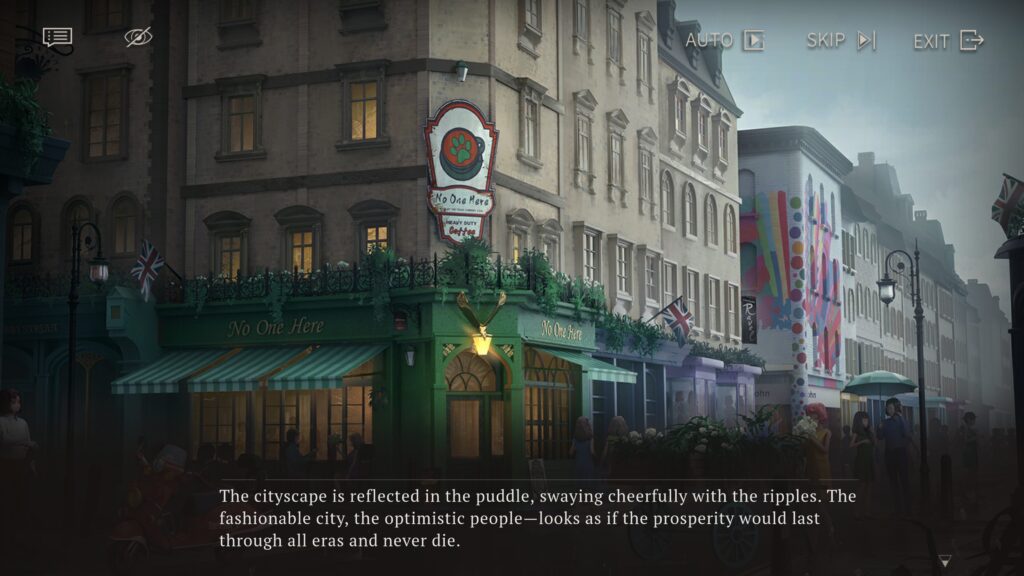Exit the story scene
This screenshot has height=576, width=1024.
(x=948, y=41)
